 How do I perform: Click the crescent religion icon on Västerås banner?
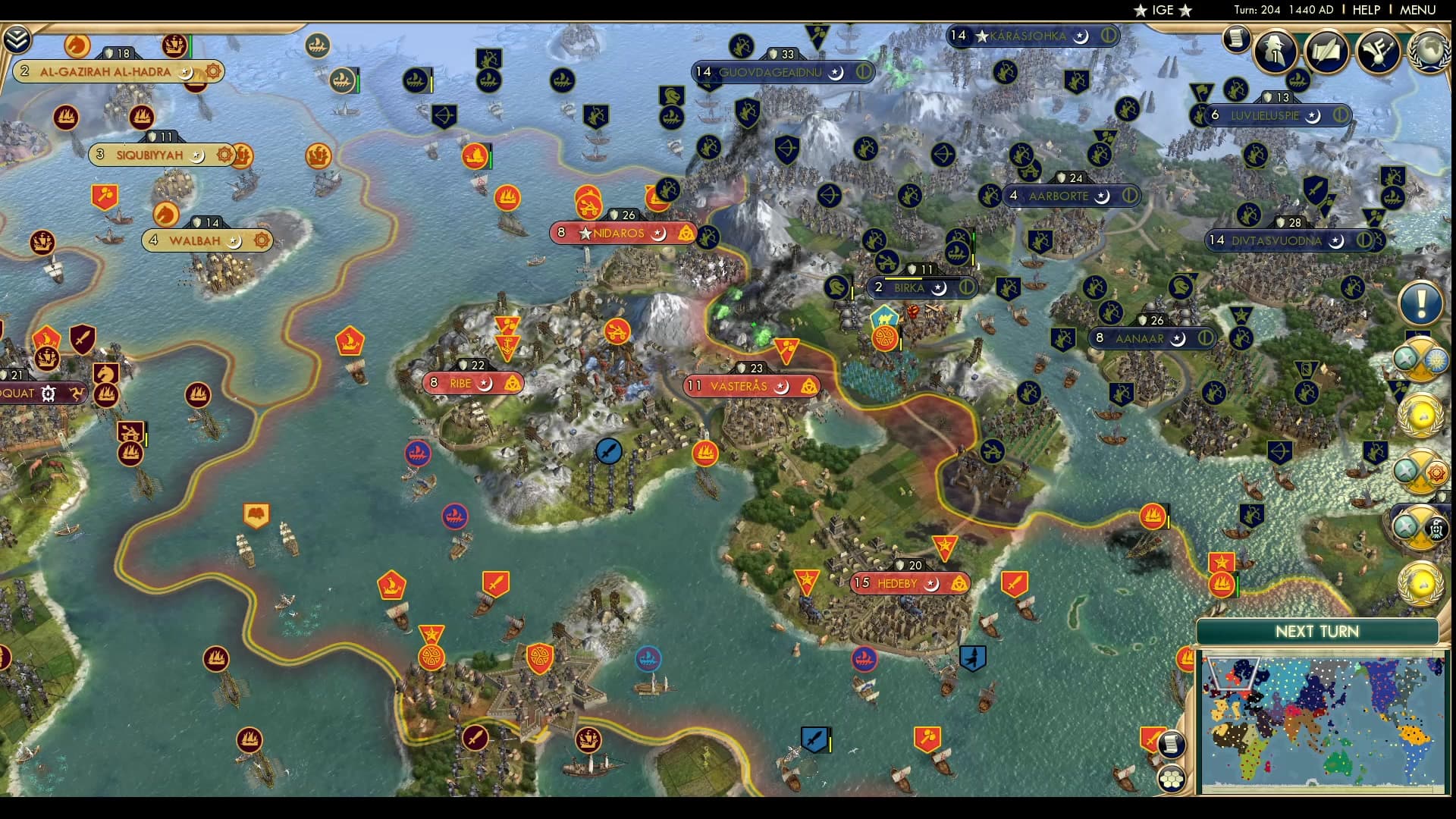tap(781, 387)
